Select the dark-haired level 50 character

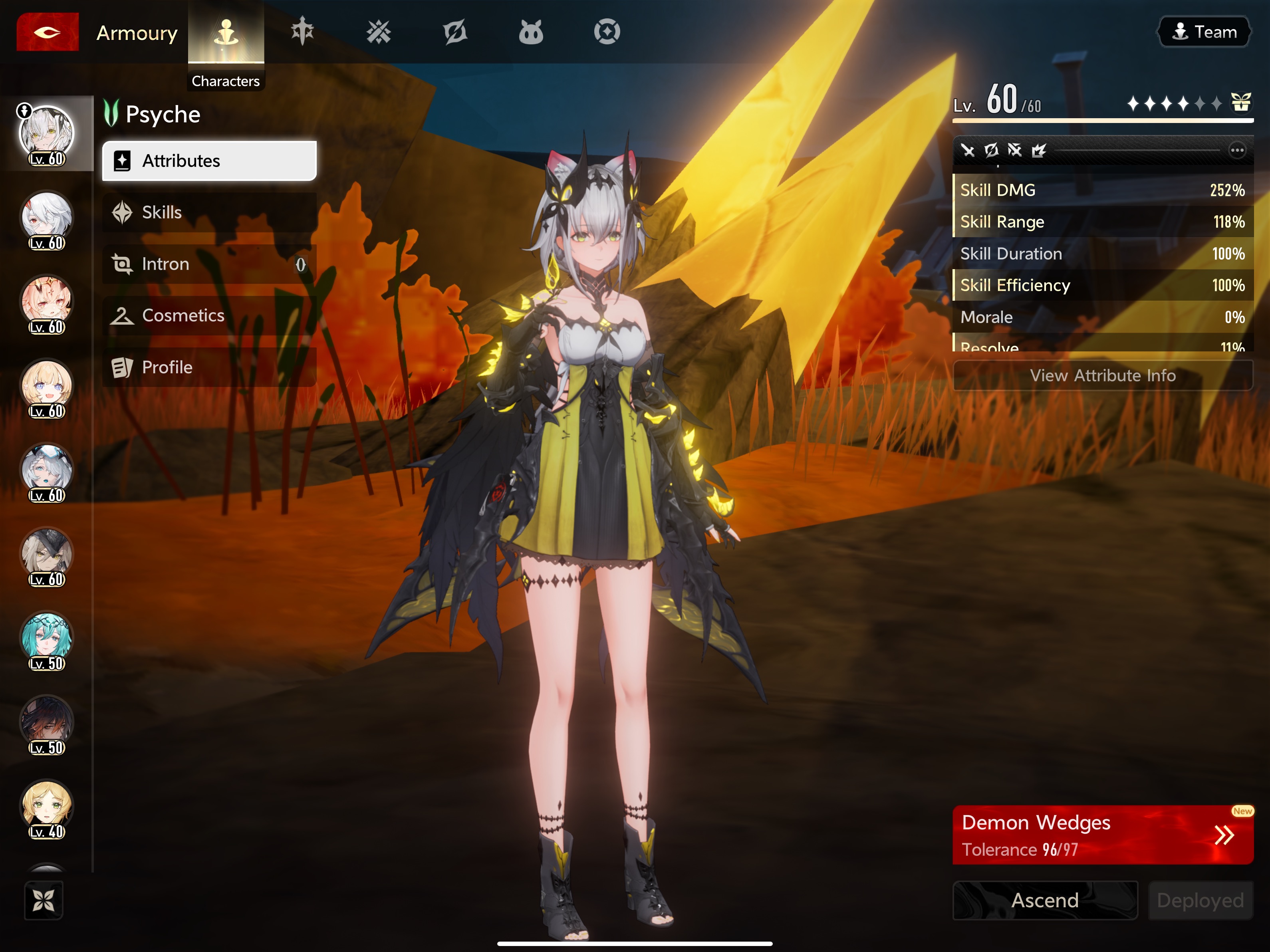pyautogui.click(x=46, y=722)
